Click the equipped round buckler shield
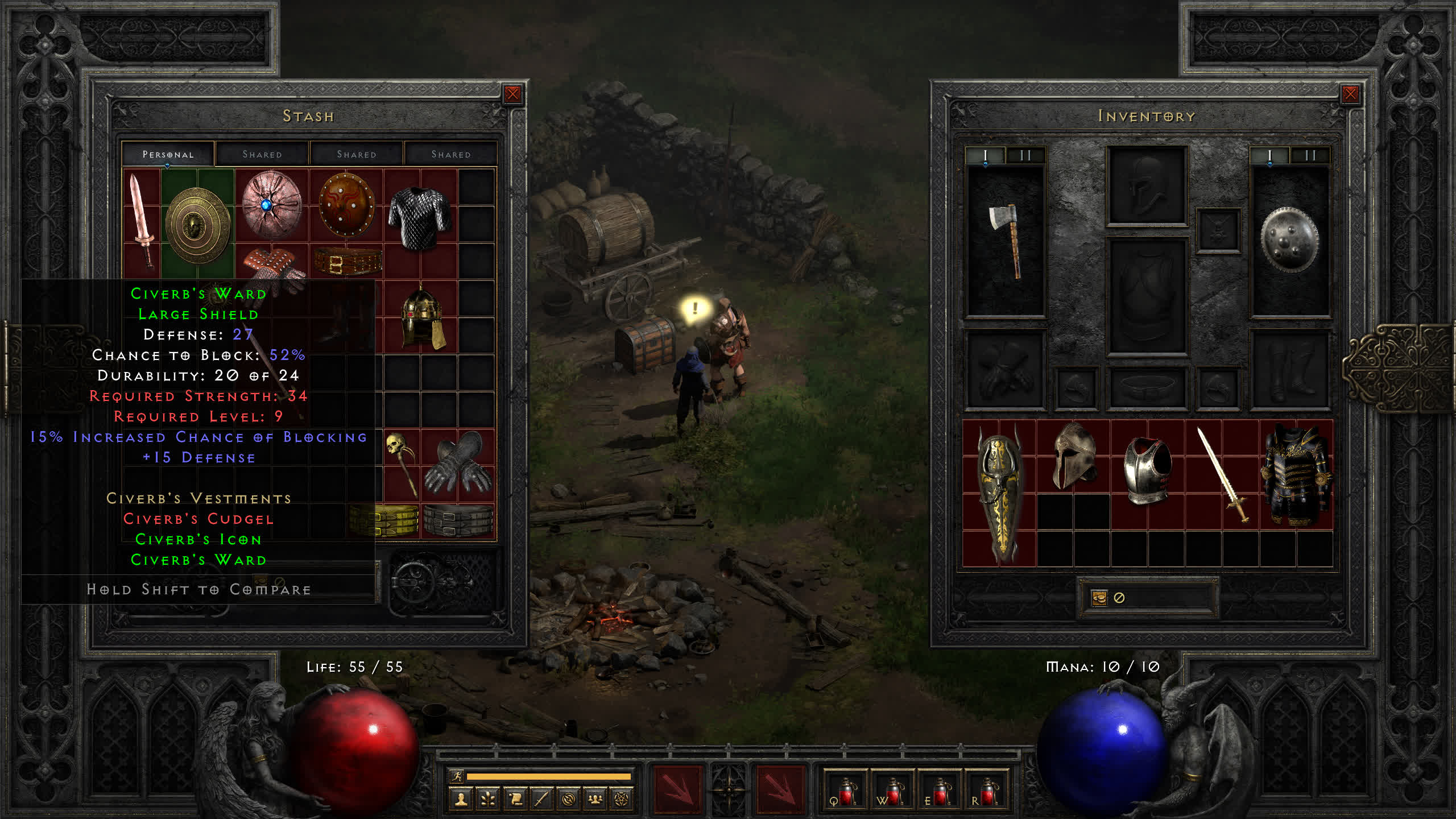 coord(1289,239)
